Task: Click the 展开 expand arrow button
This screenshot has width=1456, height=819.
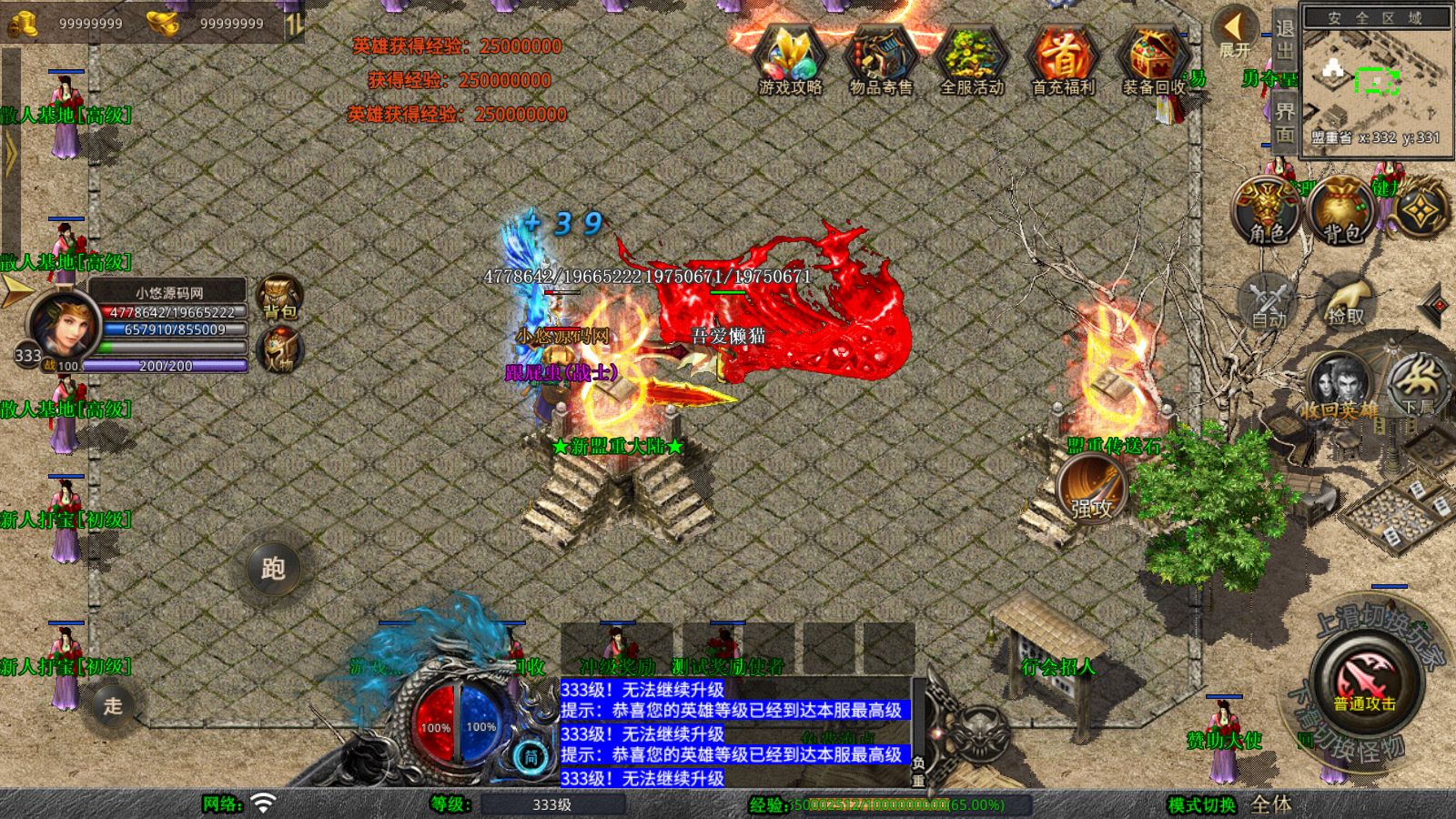Action: (x=1235, y=33)
